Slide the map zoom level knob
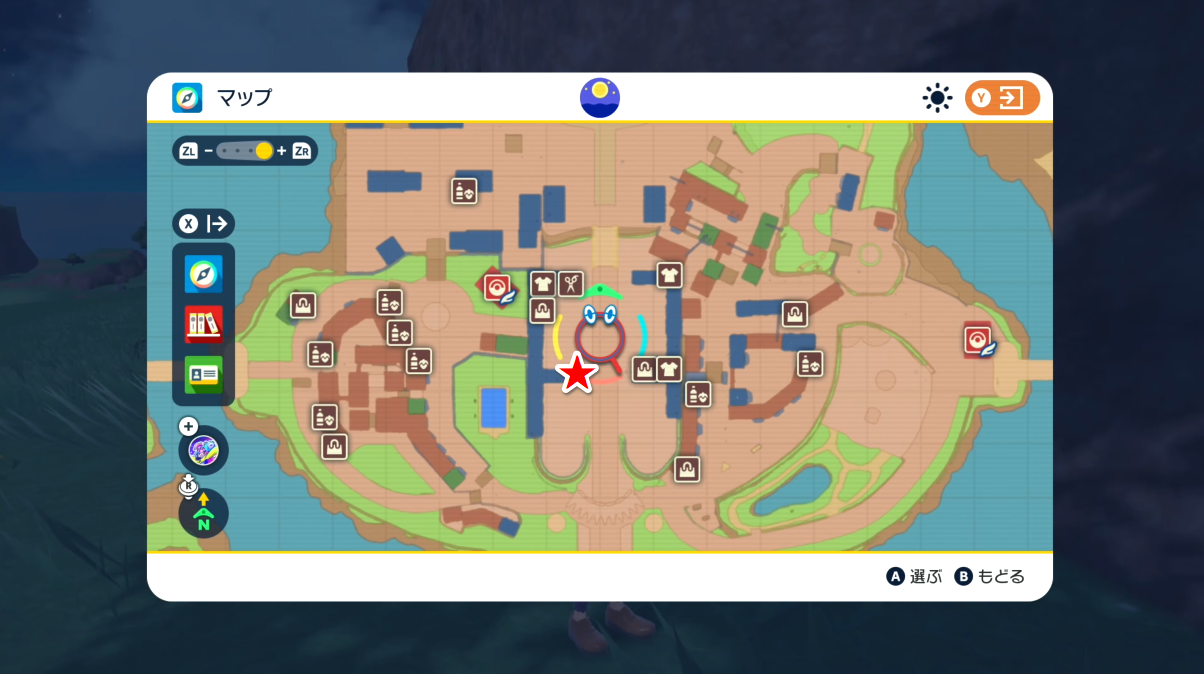 tap(264, 151)
